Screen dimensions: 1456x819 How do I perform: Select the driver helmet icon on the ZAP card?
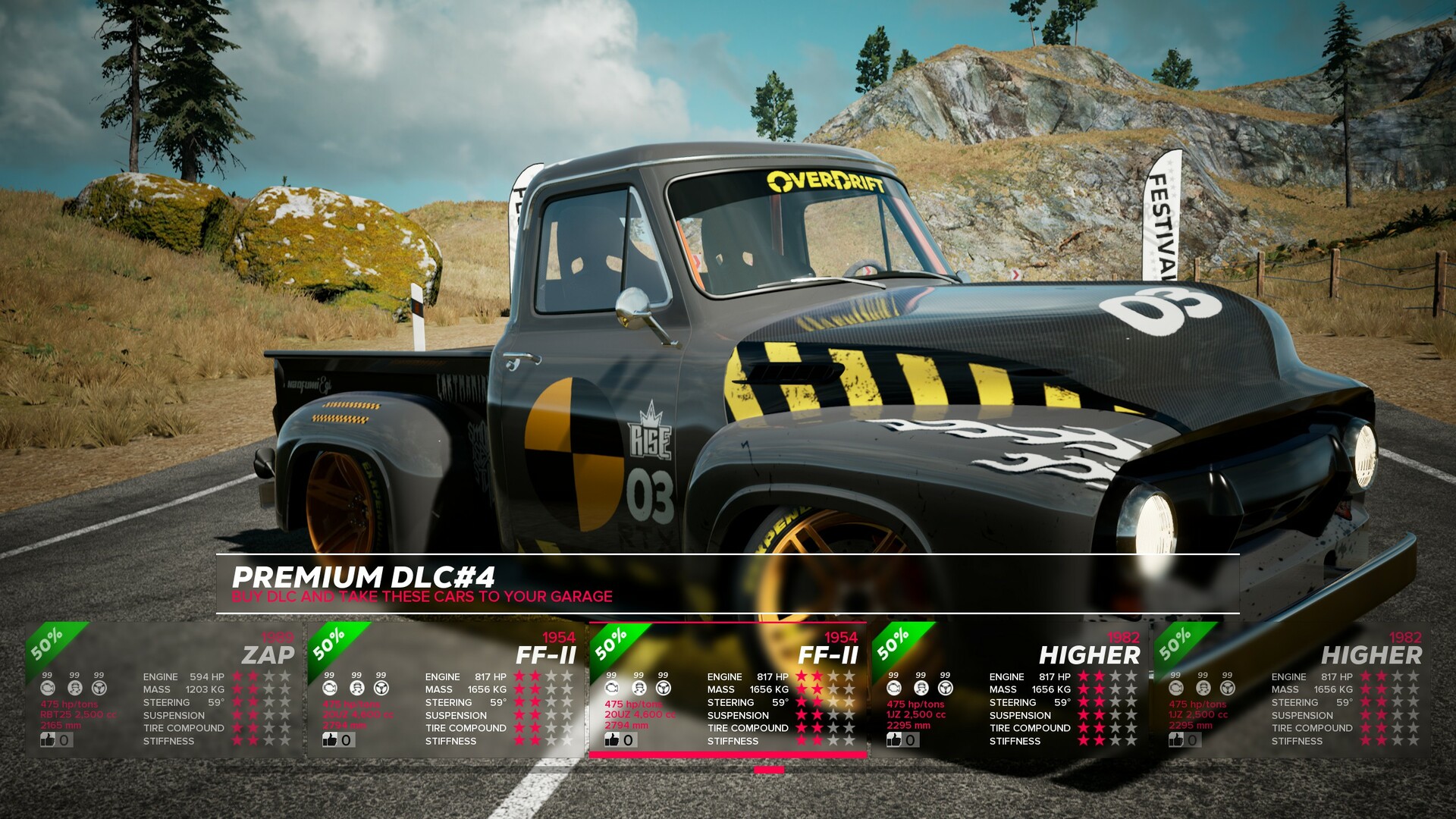coord(74,687)
